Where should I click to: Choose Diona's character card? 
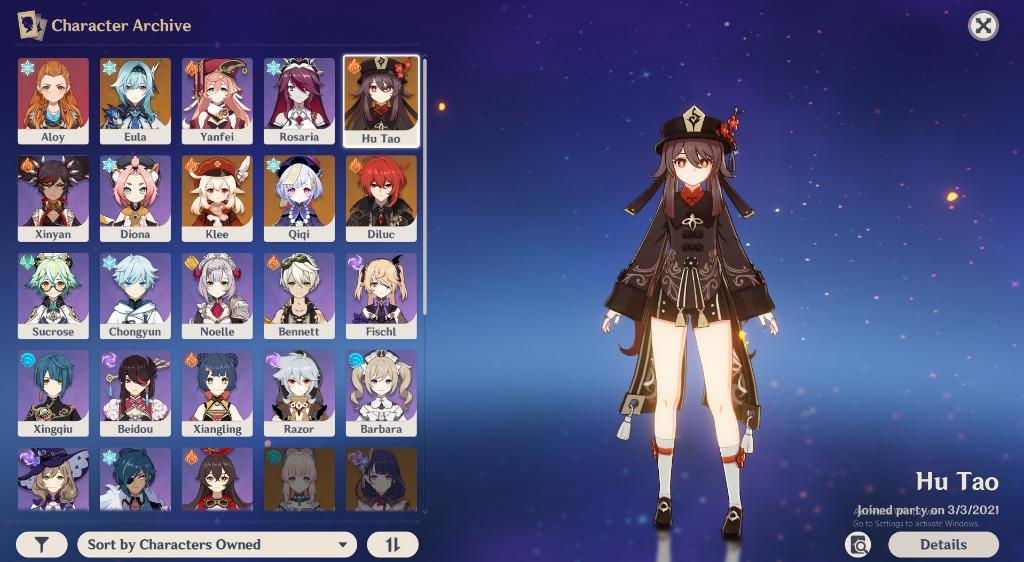tap(135, 198)
